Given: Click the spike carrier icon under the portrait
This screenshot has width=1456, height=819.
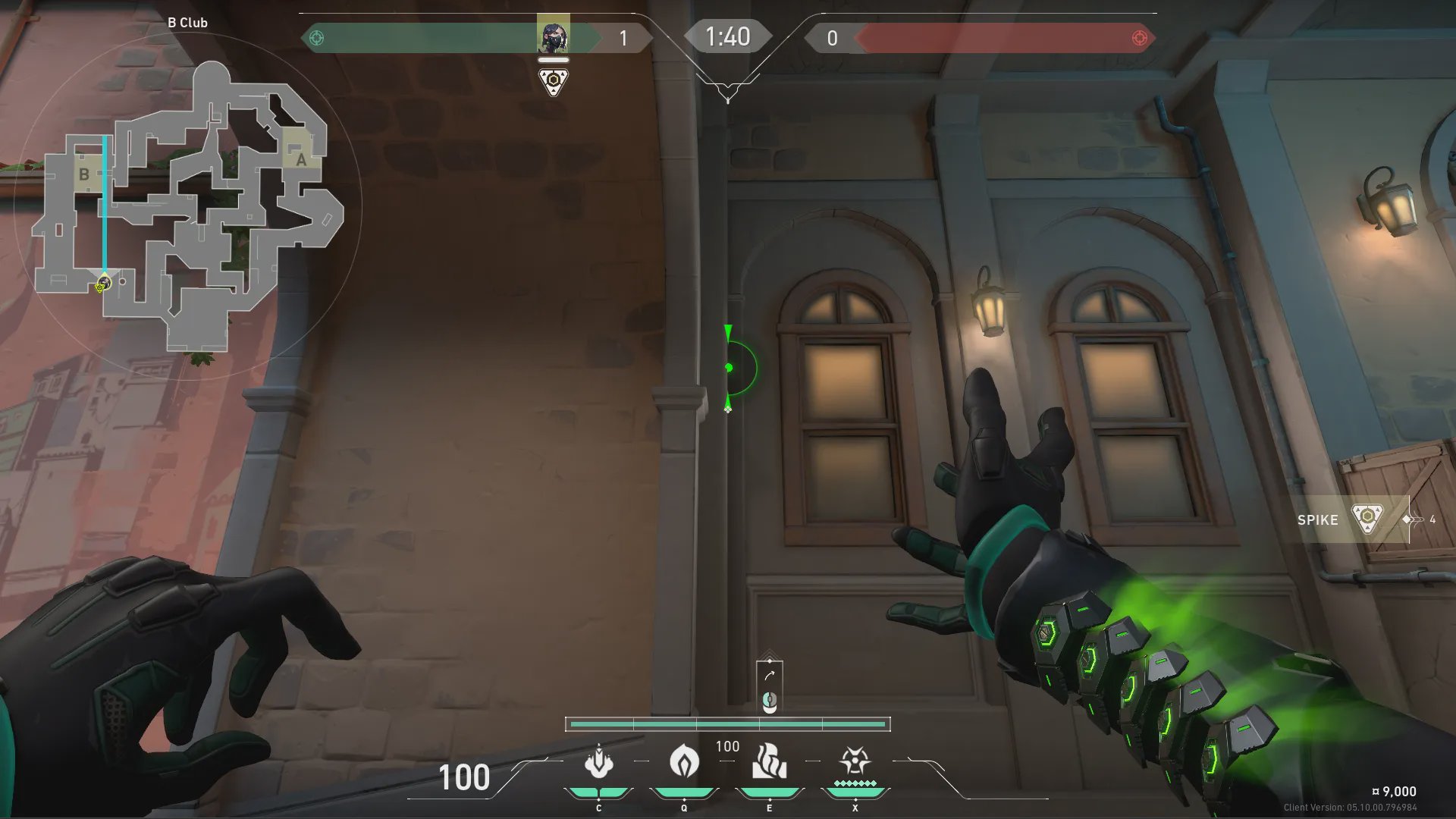Looking at the screenshot, I should [x=554, y=81].
